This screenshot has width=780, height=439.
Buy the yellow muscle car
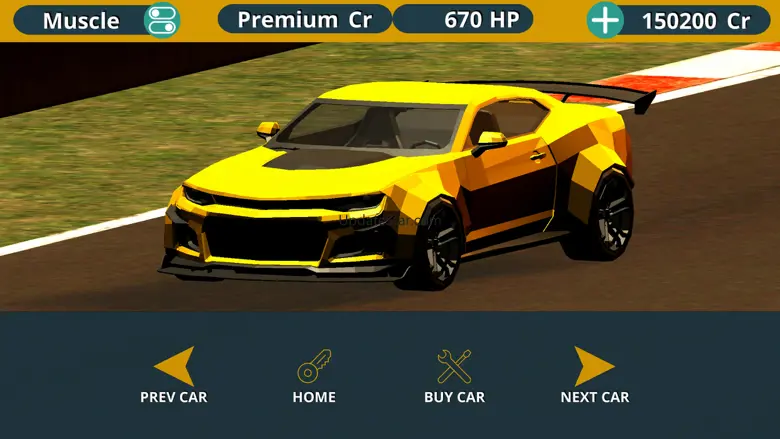tap(454, 368)
